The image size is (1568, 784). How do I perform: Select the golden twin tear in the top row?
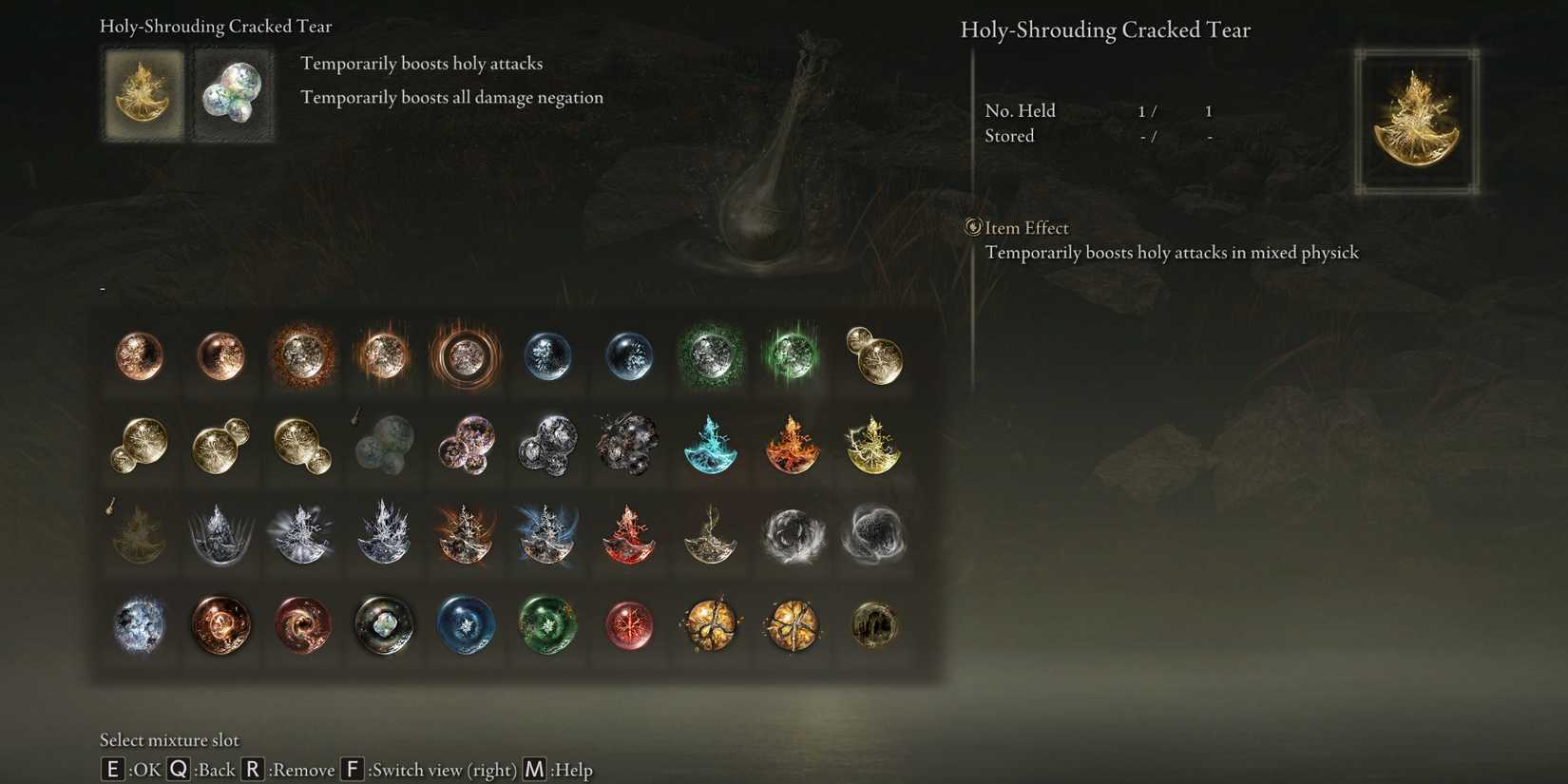(874, 356)
